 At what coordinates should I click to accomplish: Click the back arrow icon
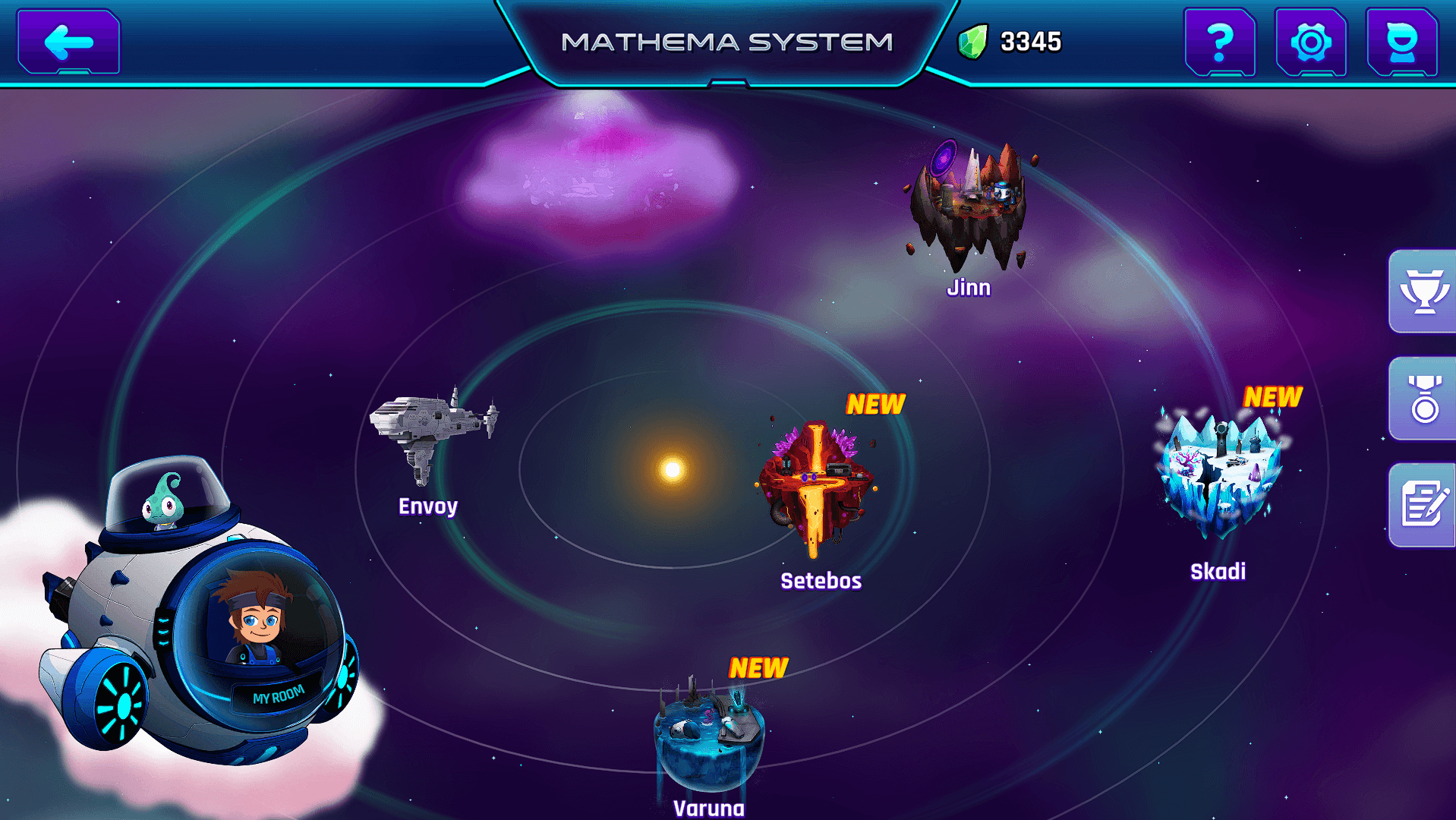point(67,42)
